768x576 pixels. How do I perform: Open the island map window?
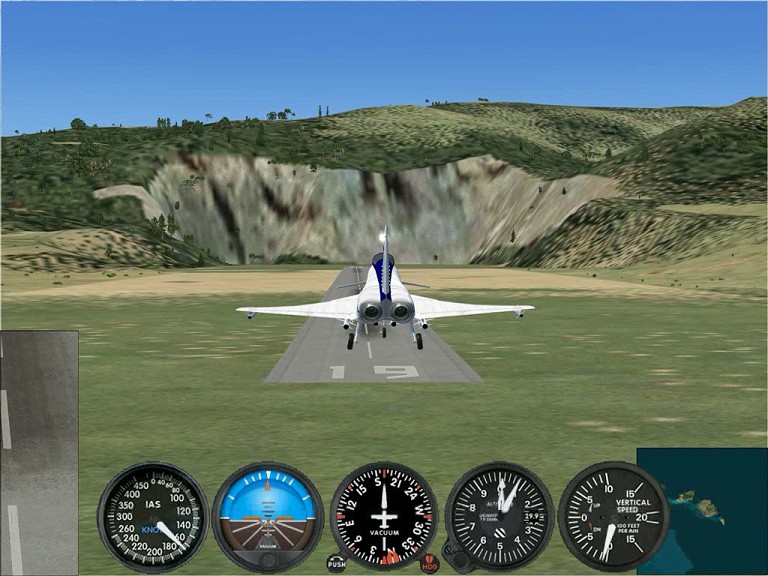701,510
